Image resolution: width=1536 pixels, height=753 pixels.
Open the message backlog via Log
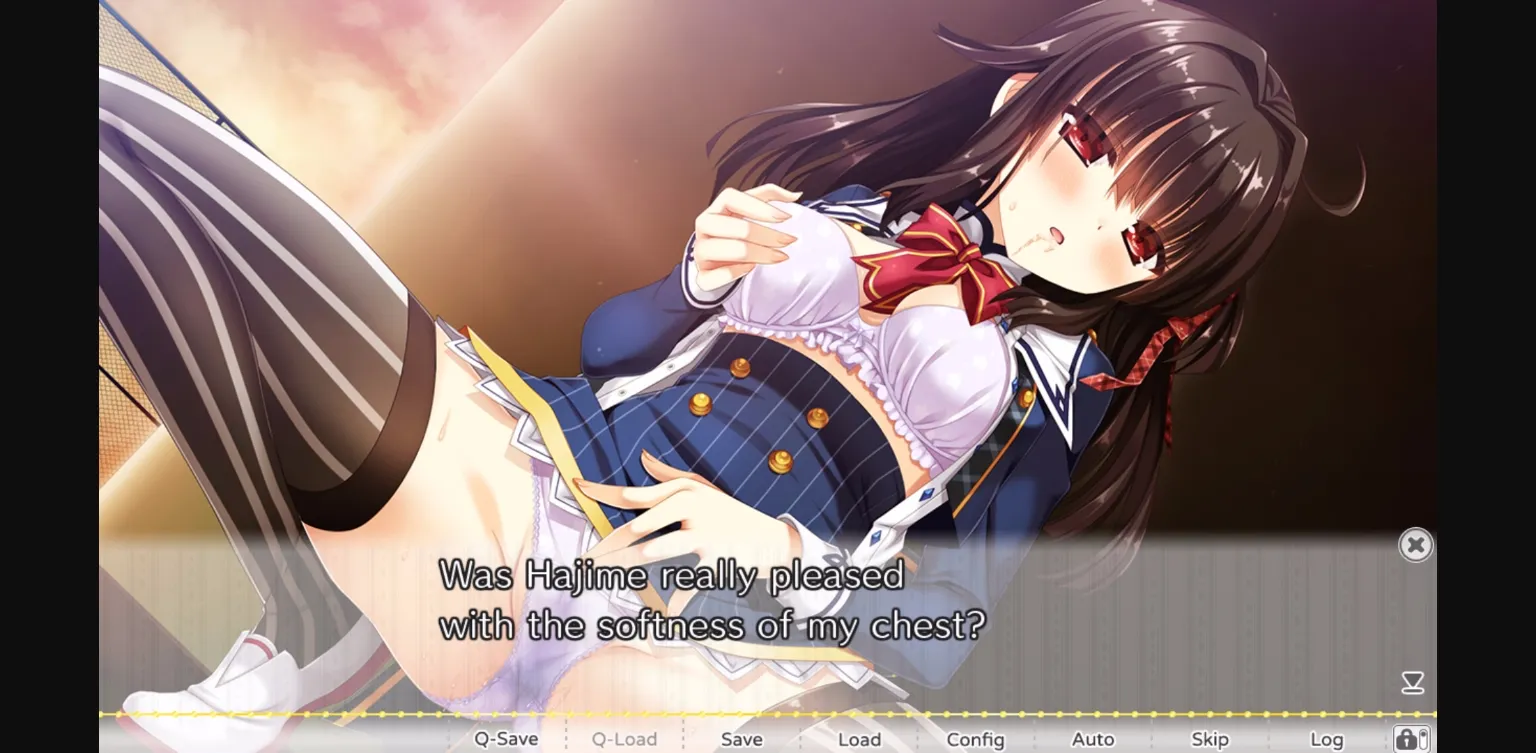(1326, 739)
